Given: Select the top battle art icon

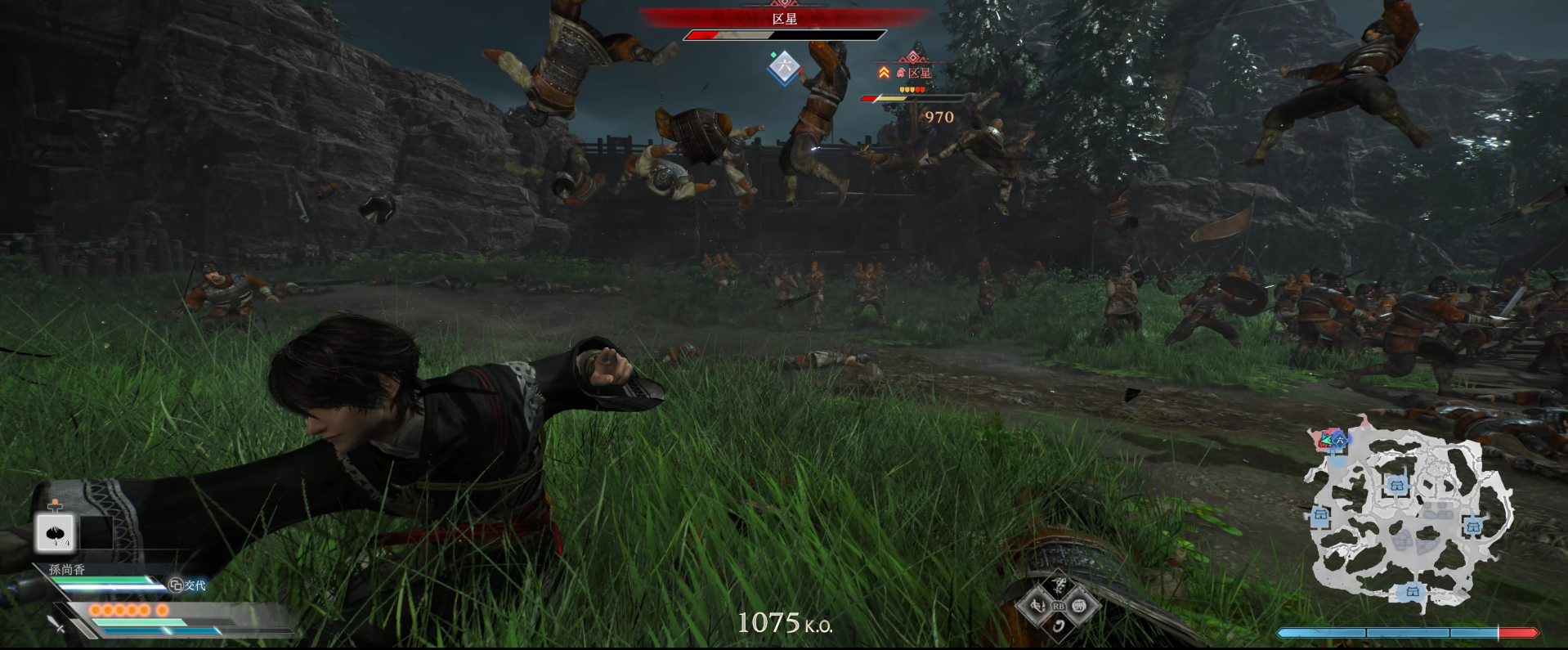Looking at the screenshot, I should [x=1059, y=585].
